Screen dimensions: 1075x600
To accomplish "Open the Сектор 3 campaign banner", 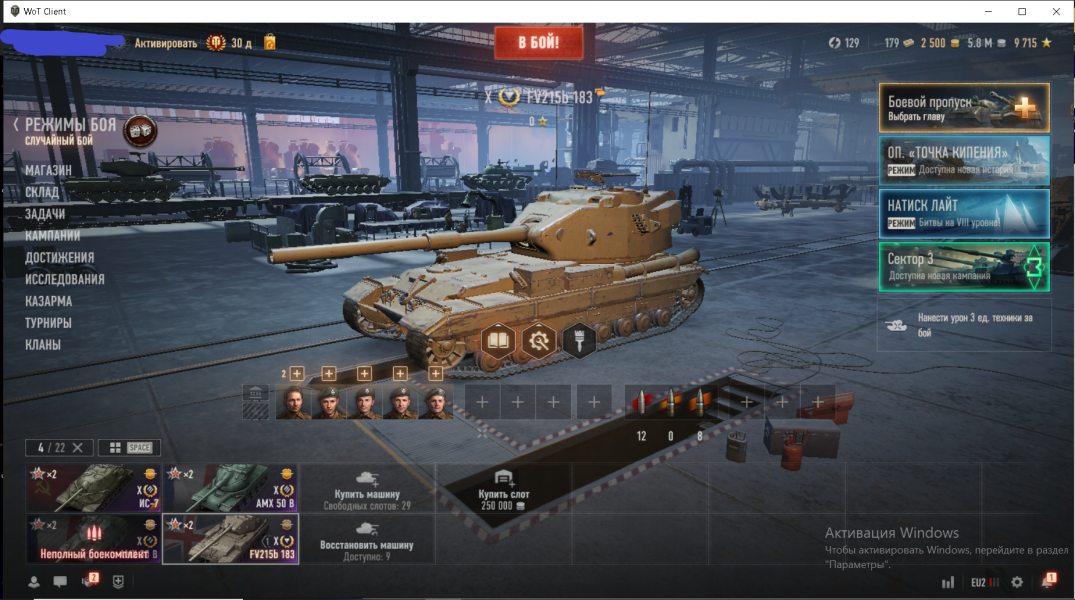I will [x=964, y=267].
